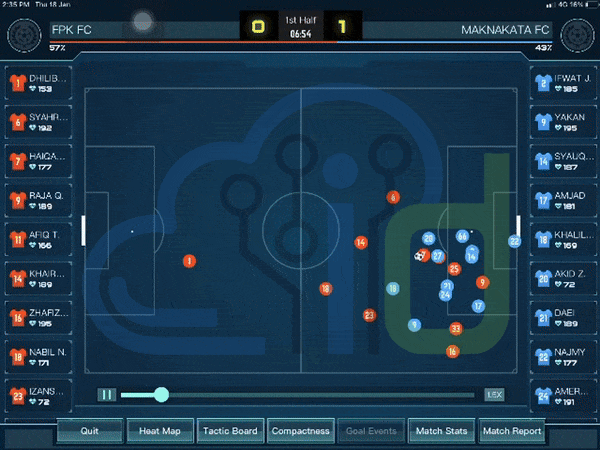
Task: Click the match timeline slider handle
Action: click(161, 395)
